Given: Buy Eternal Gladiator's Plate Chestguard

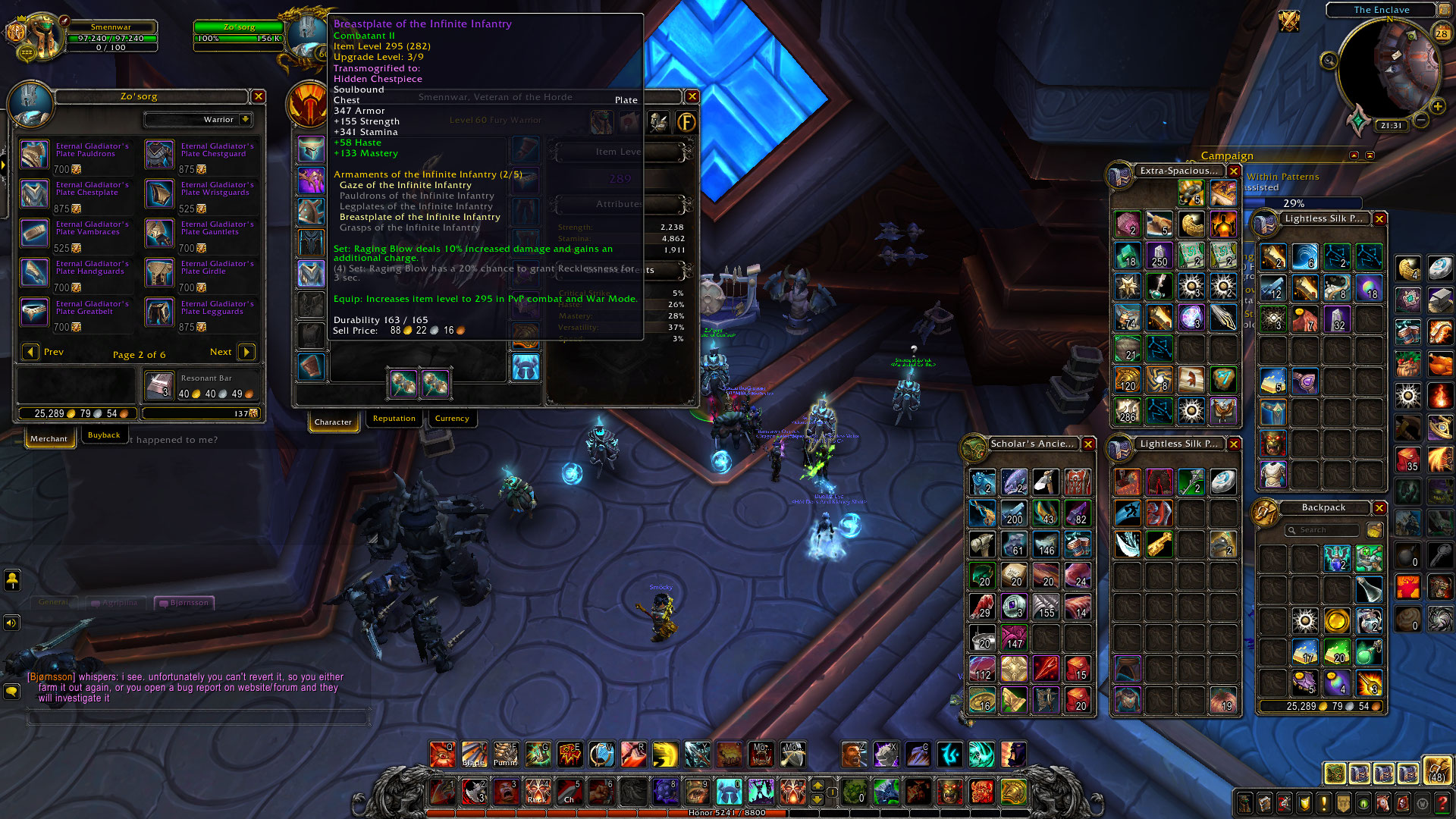Looking at the screenshot, I should [159, 154].
